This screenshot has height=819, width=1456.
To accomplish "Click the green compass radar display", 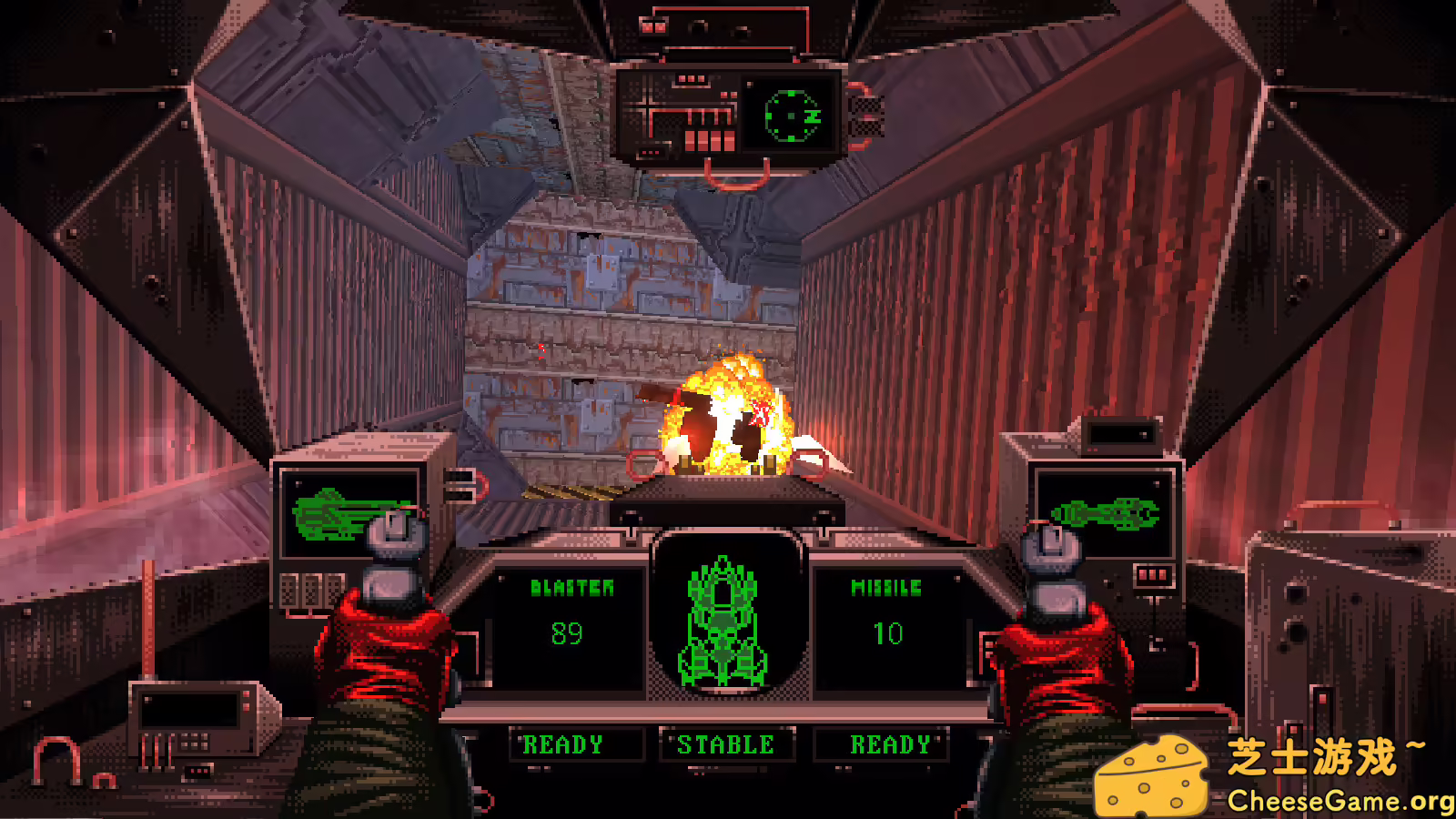I will click(791, 116).
